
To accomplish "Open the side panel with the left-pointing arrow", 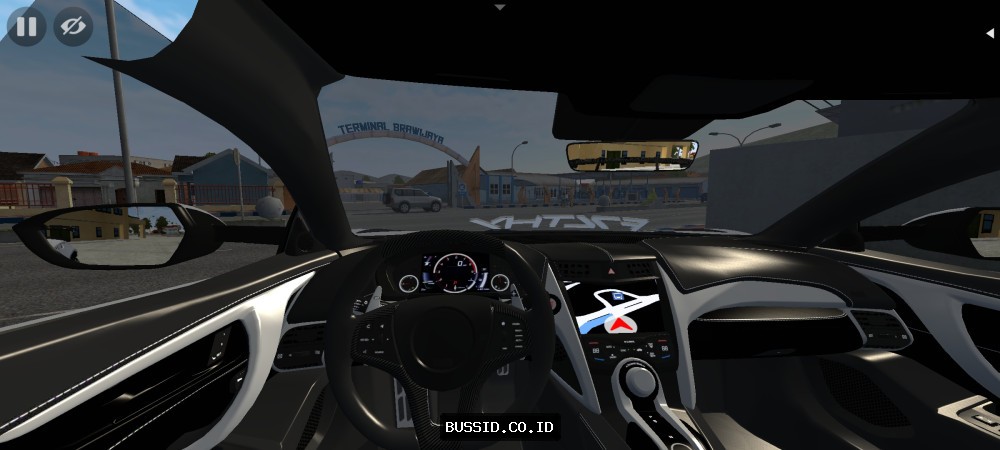I will (x=989, y=33).
